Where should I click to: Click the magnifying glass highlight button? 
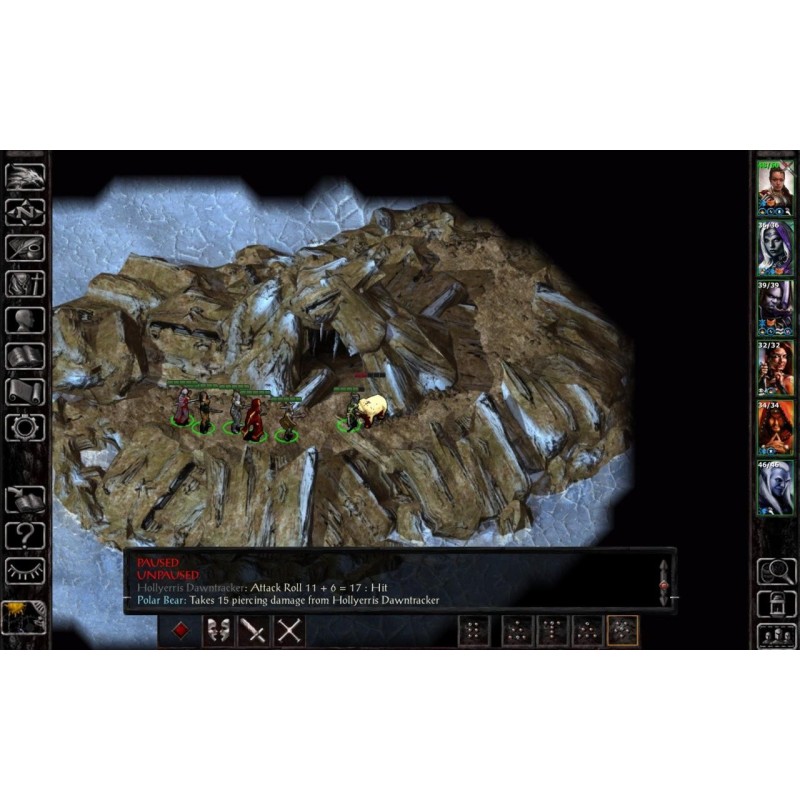coord(776,571)
